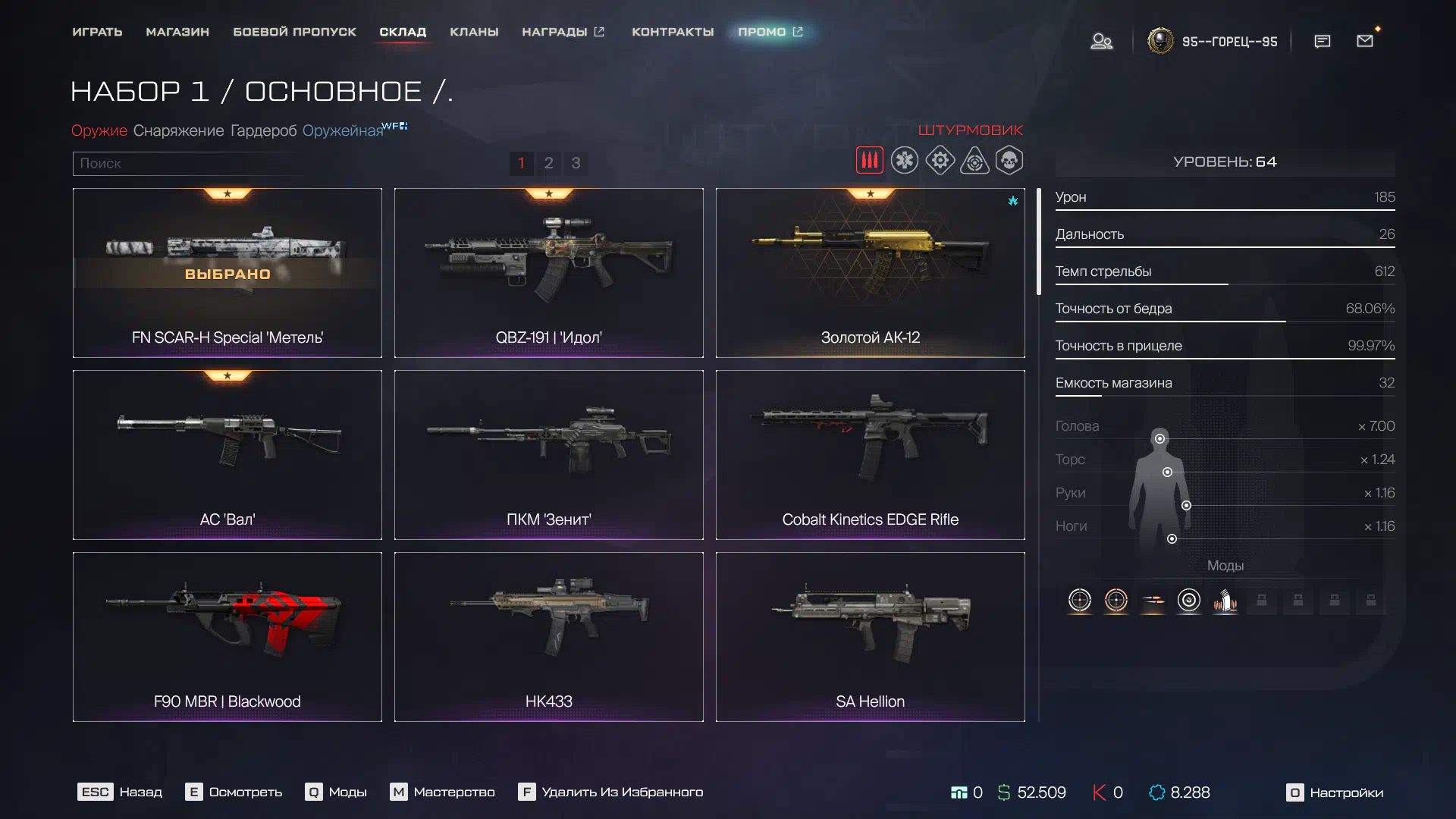Open the Гардероб tab
1456x819 pixels.
point(263,130)
